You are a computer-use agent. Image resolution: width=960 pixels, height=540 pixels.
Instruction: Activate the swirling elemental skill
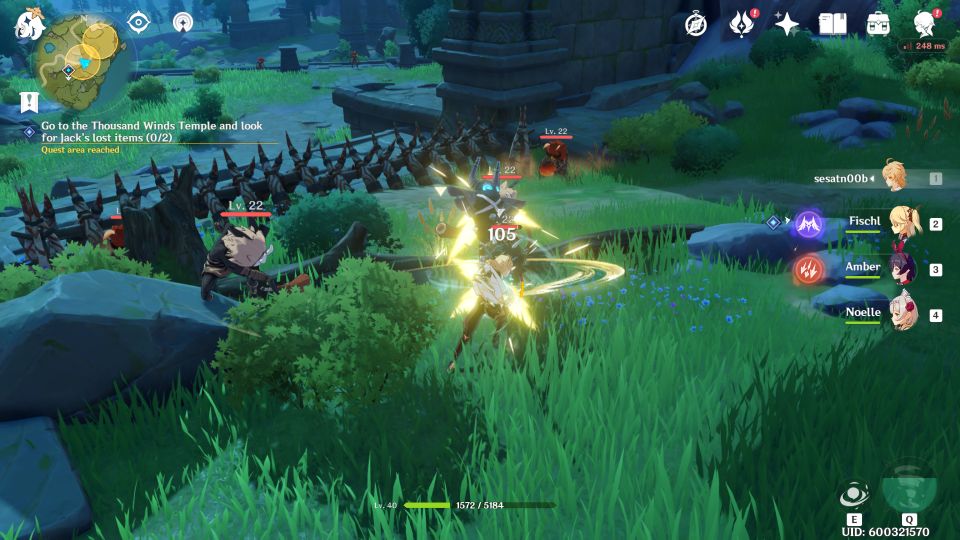coord(854,496)
